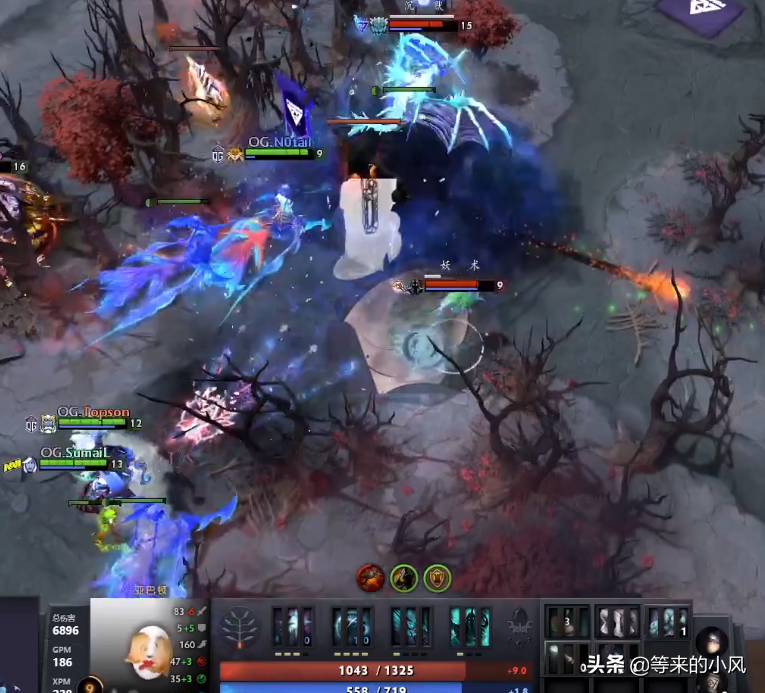Viewport: 765px width, 693px height.
Task: Activate the Aphotic Shield ability
Action: [x=352, y=626]
